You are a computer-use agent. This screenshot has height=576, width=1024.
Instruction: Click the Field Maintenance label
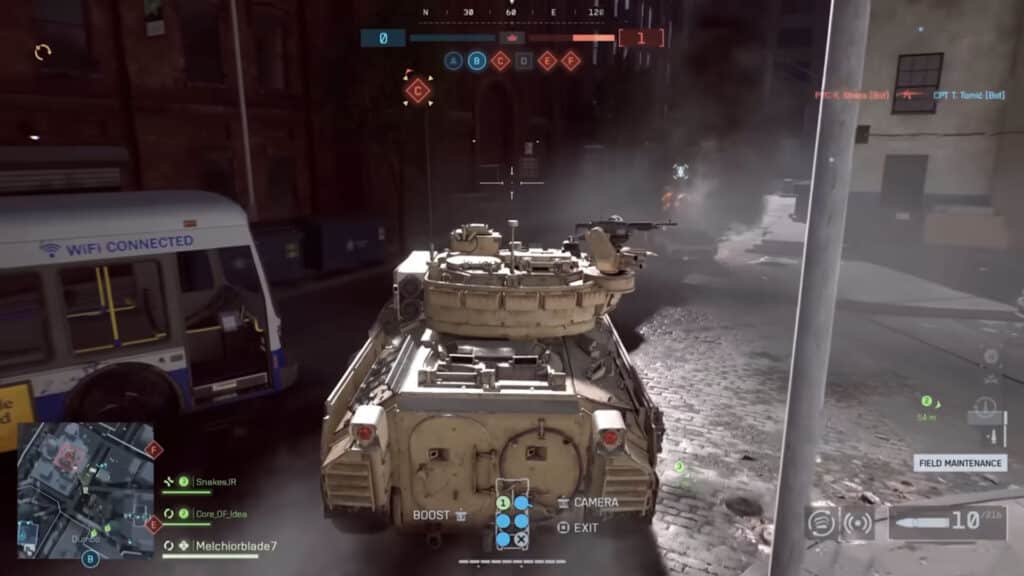click(959, 463)
